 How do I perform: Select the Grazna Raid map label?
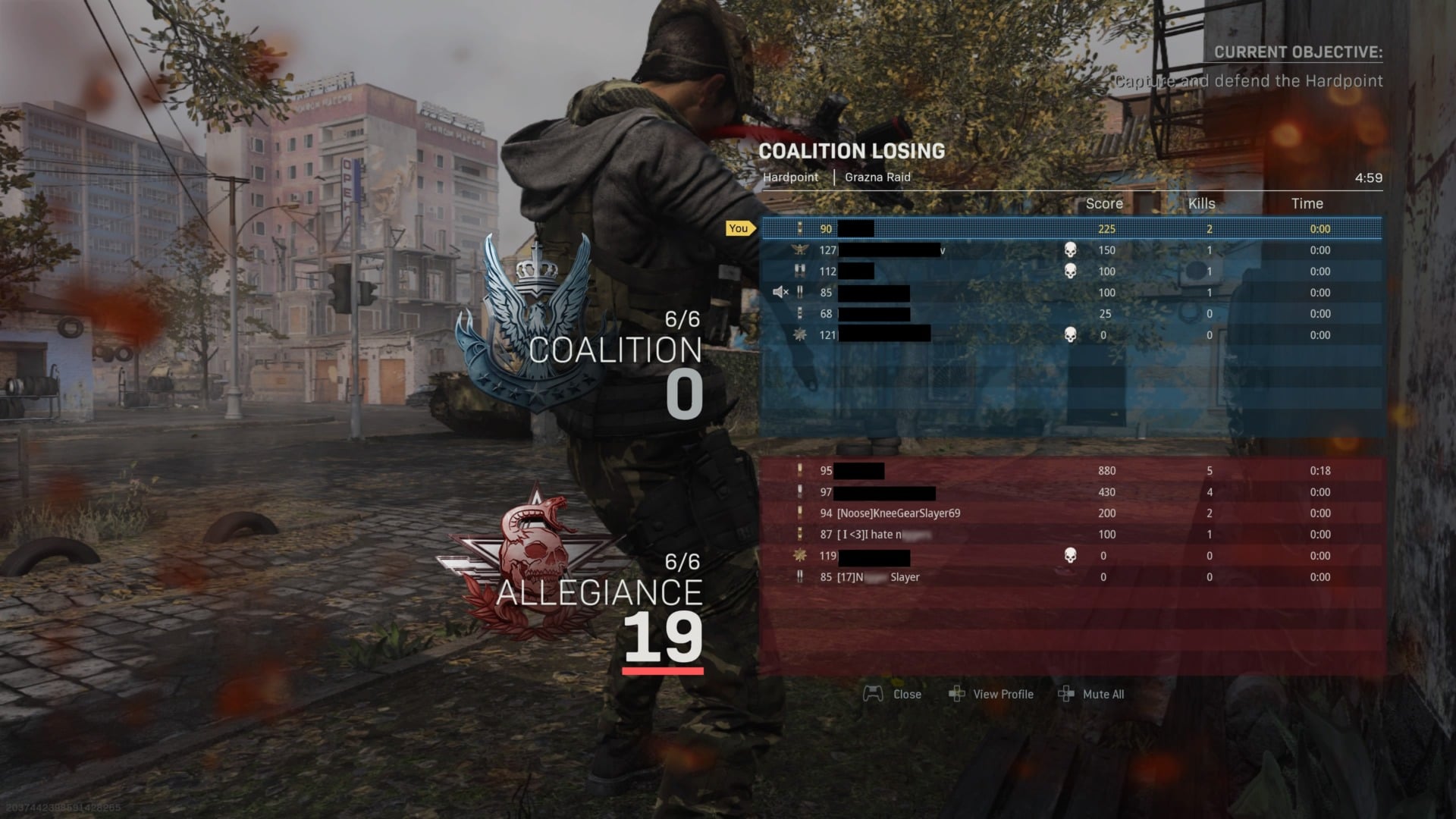click(x=877, y=177)
